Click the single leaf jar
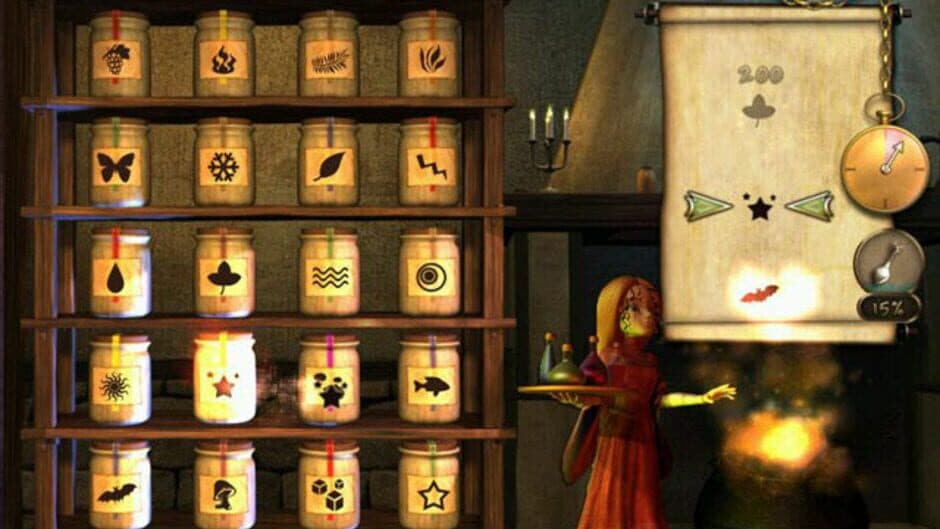This screenshot has height=529, width=940. click(328, 166)
